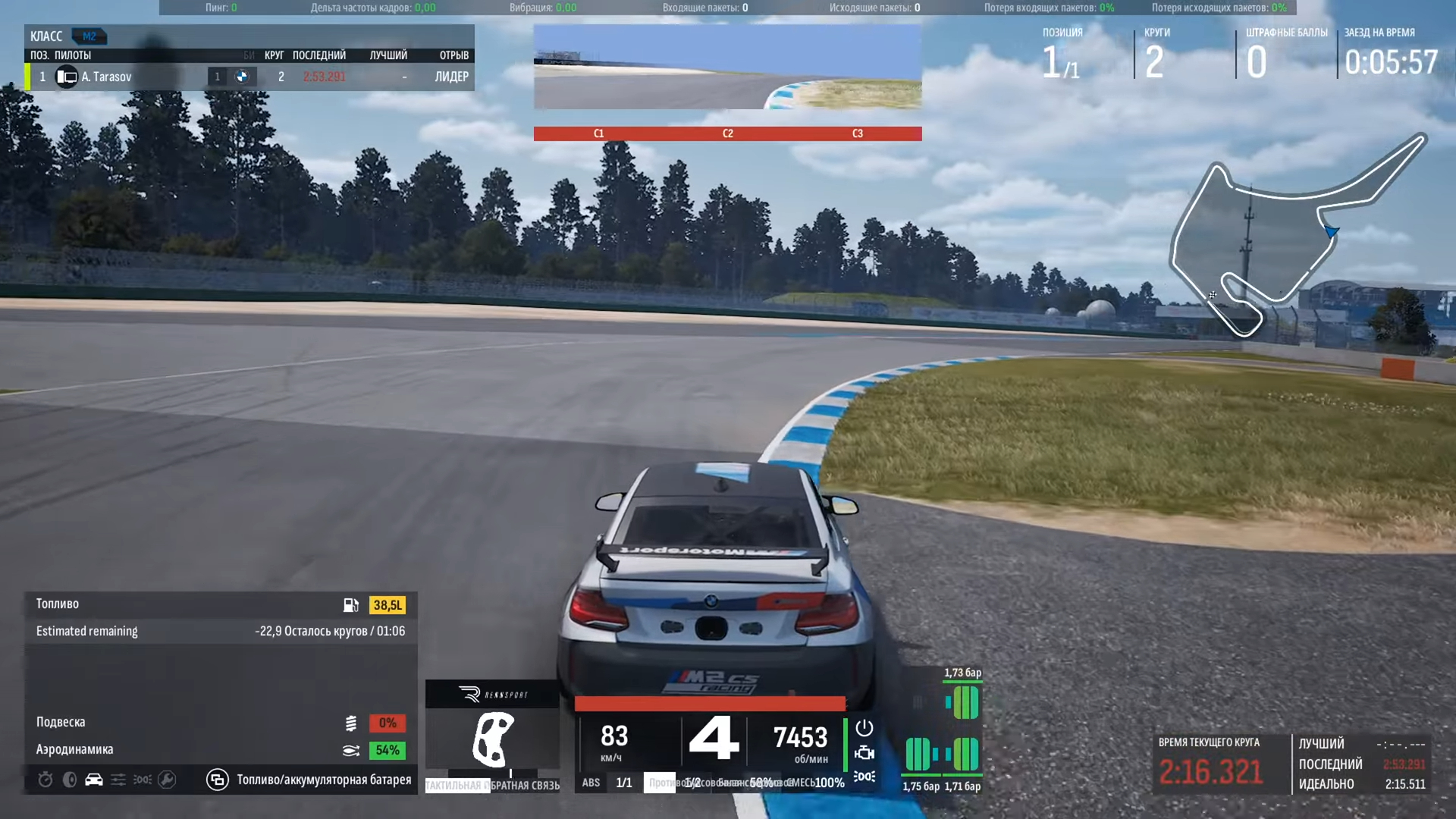
Task: Select the Топливо fuel row
Action: tap(220, 604)
